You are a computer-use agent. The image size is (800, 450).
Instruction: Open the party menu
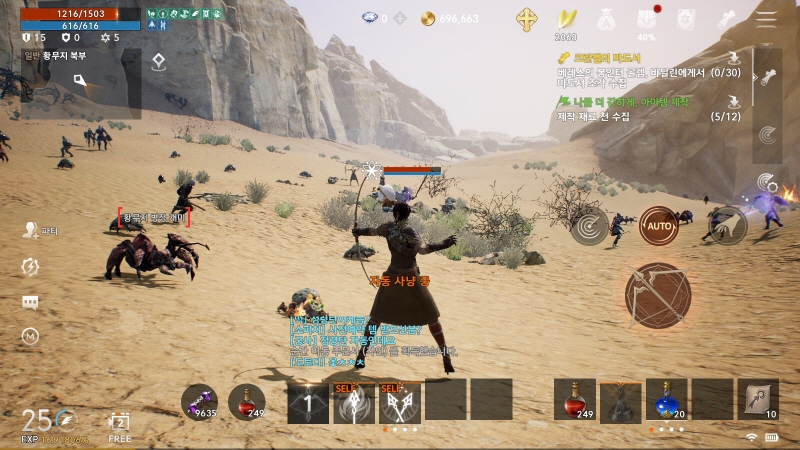[31, 231]
